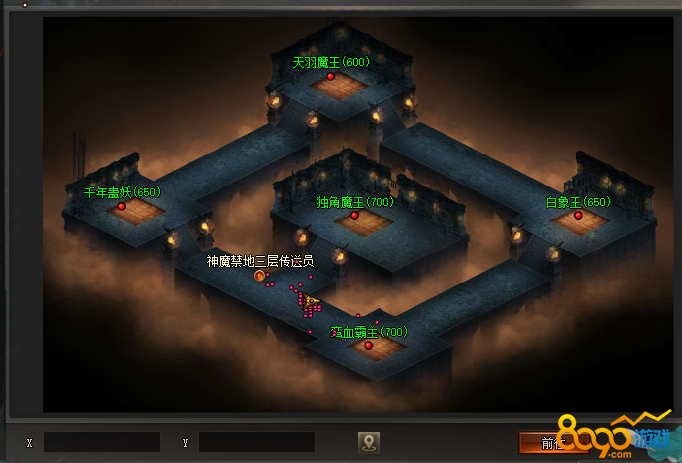
Task: Focus the X coordinate input field
Action: tap(102, 442)
